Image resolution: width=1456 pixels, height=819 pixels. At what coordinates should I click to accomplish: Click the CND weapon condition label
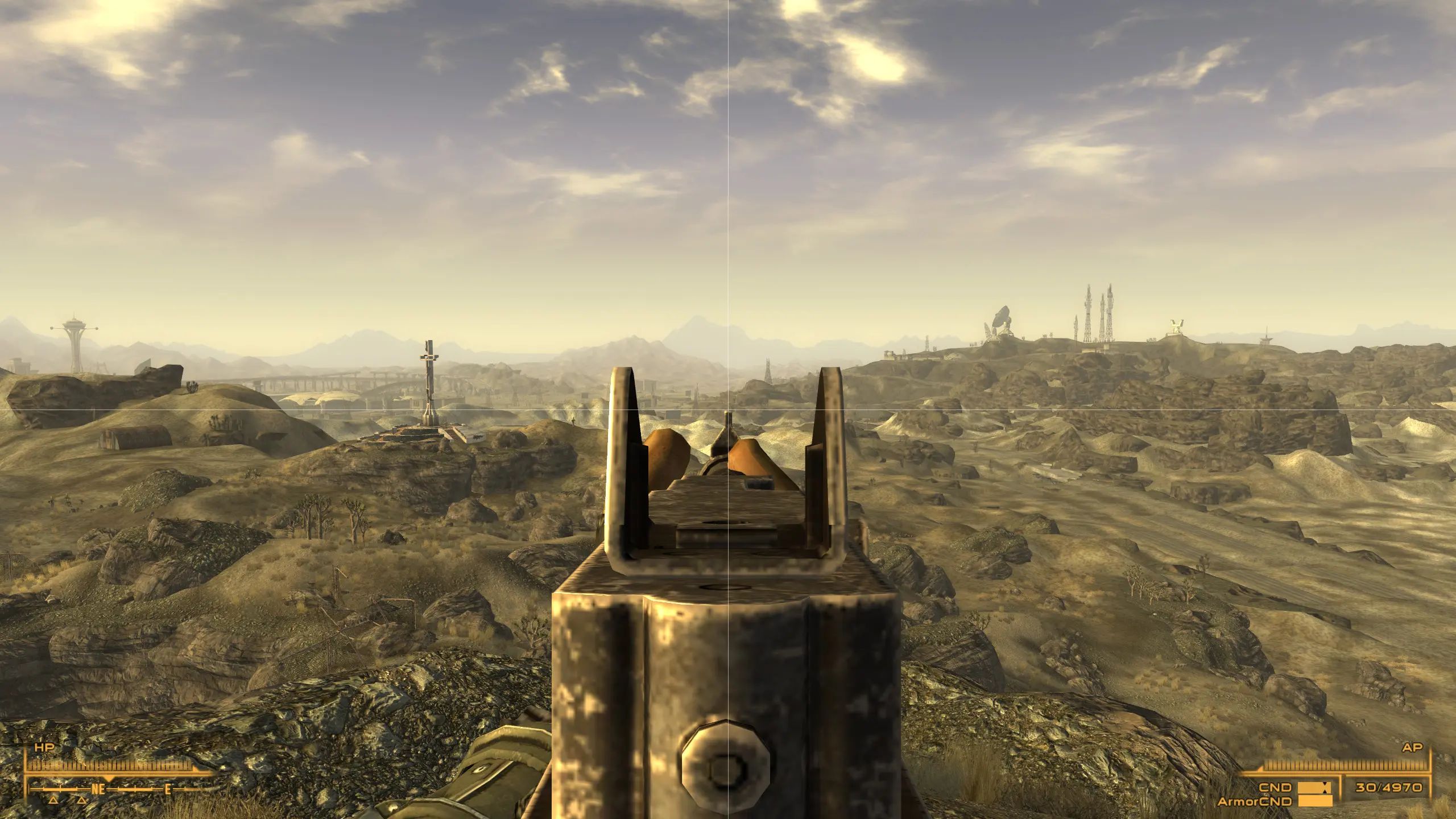(x=1276, y=788)
